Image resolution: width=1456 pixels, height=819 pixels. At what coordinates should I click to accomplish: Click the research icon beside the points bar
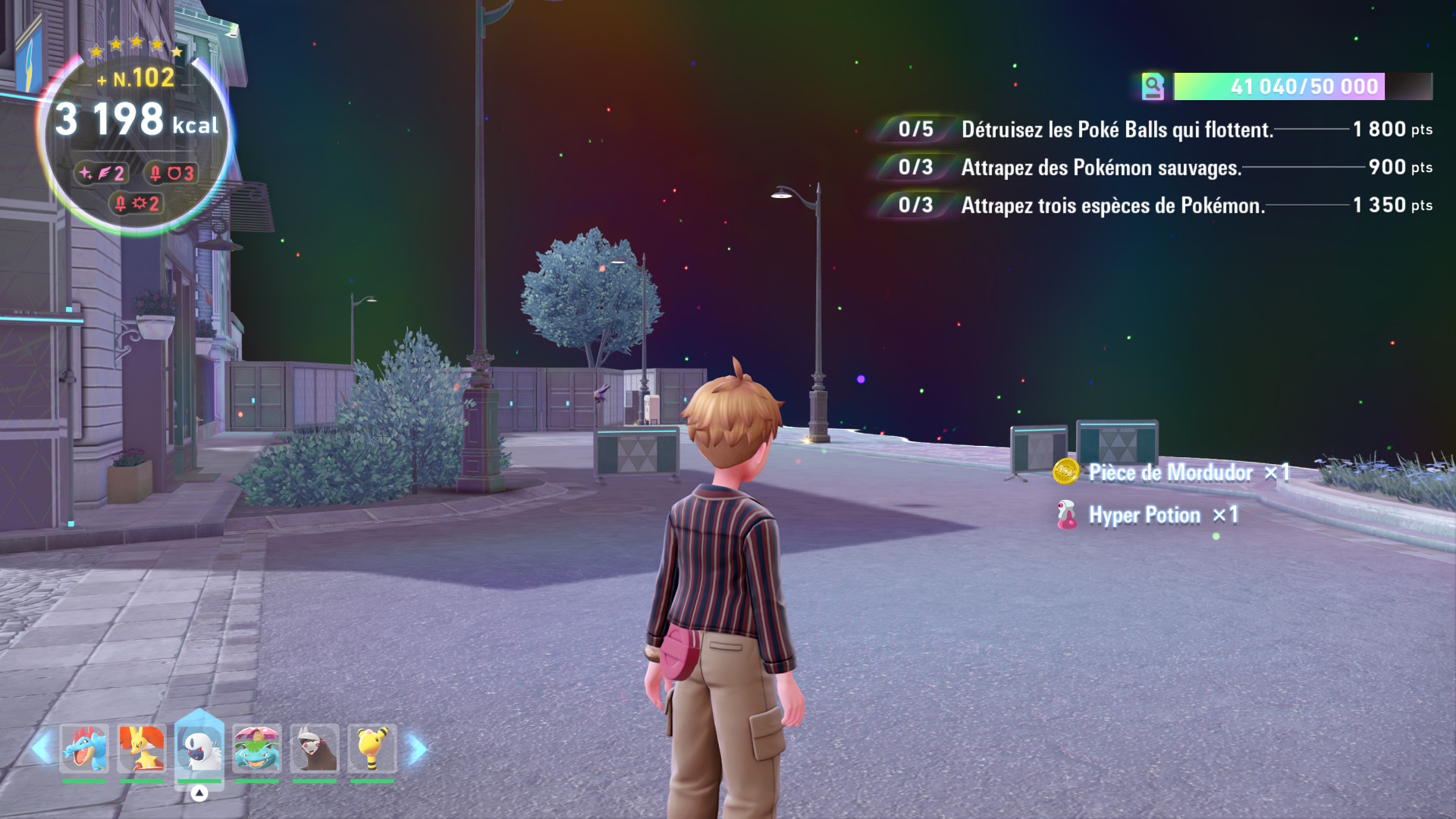[1153, 86]
